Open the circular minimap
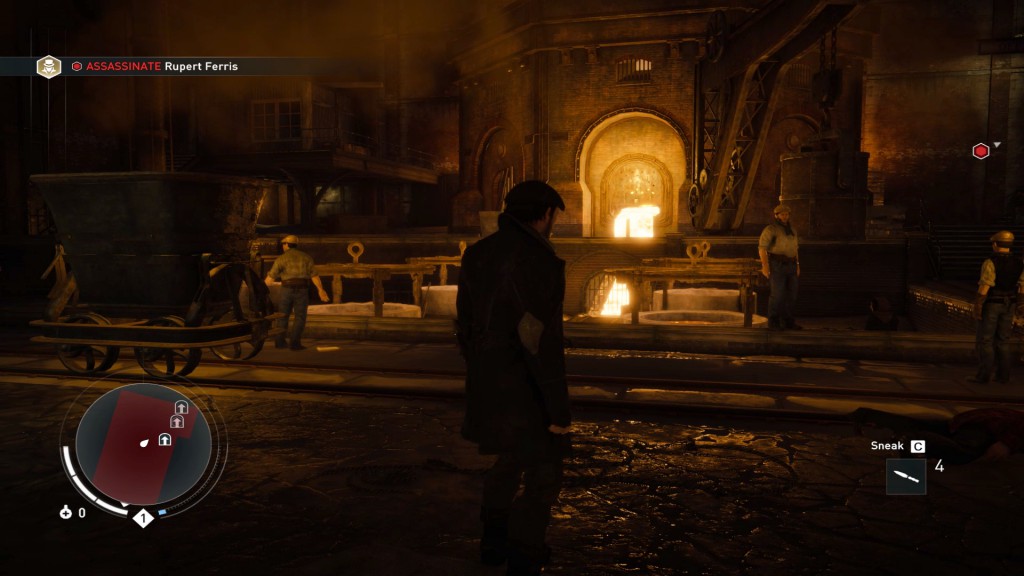This screenshot has width=1024, height=576. (x=143, y=444)
